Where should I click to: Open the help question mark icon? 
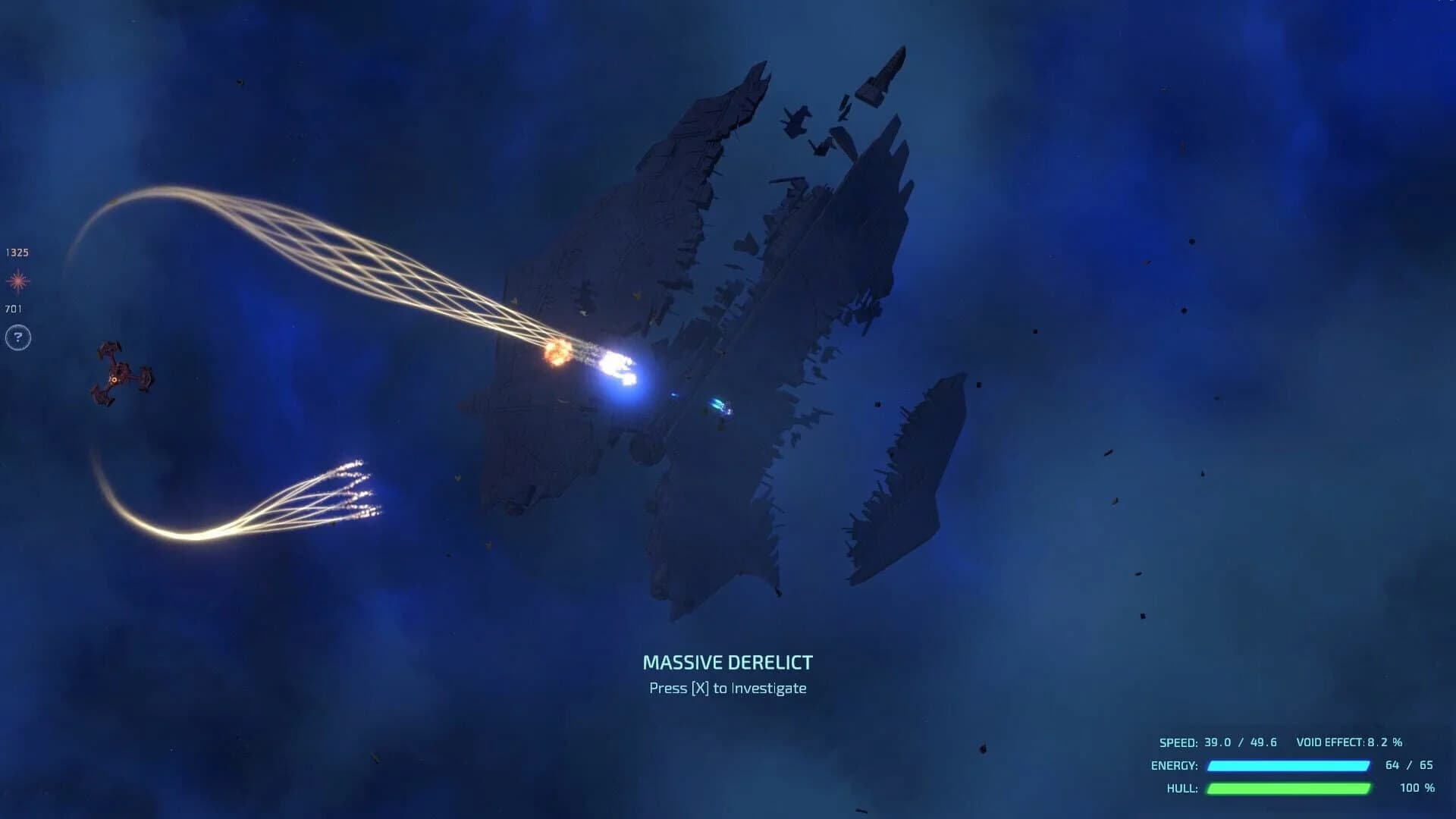click(17, 336)
